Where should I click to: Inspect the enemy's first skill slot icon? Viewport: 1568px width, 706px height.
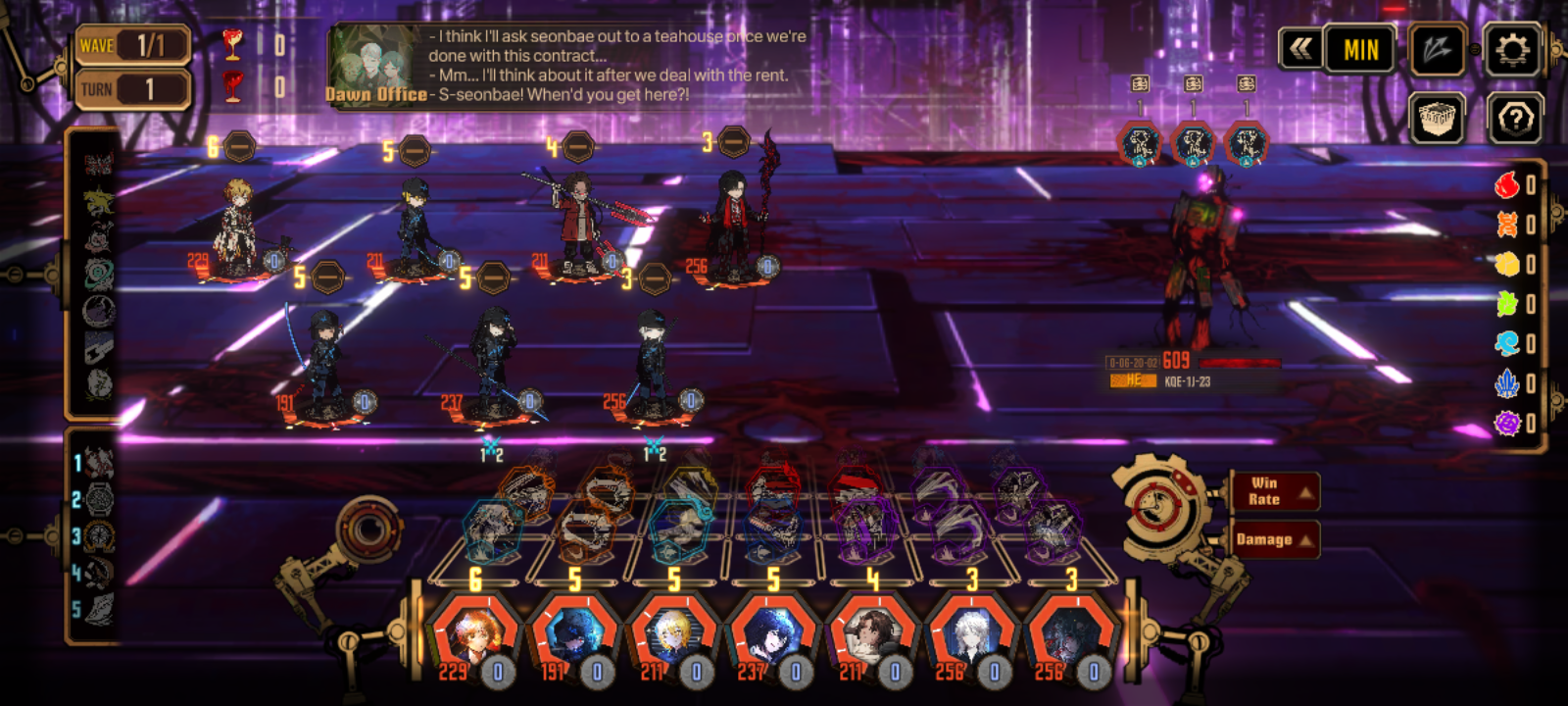click(x=1140, y=145)
